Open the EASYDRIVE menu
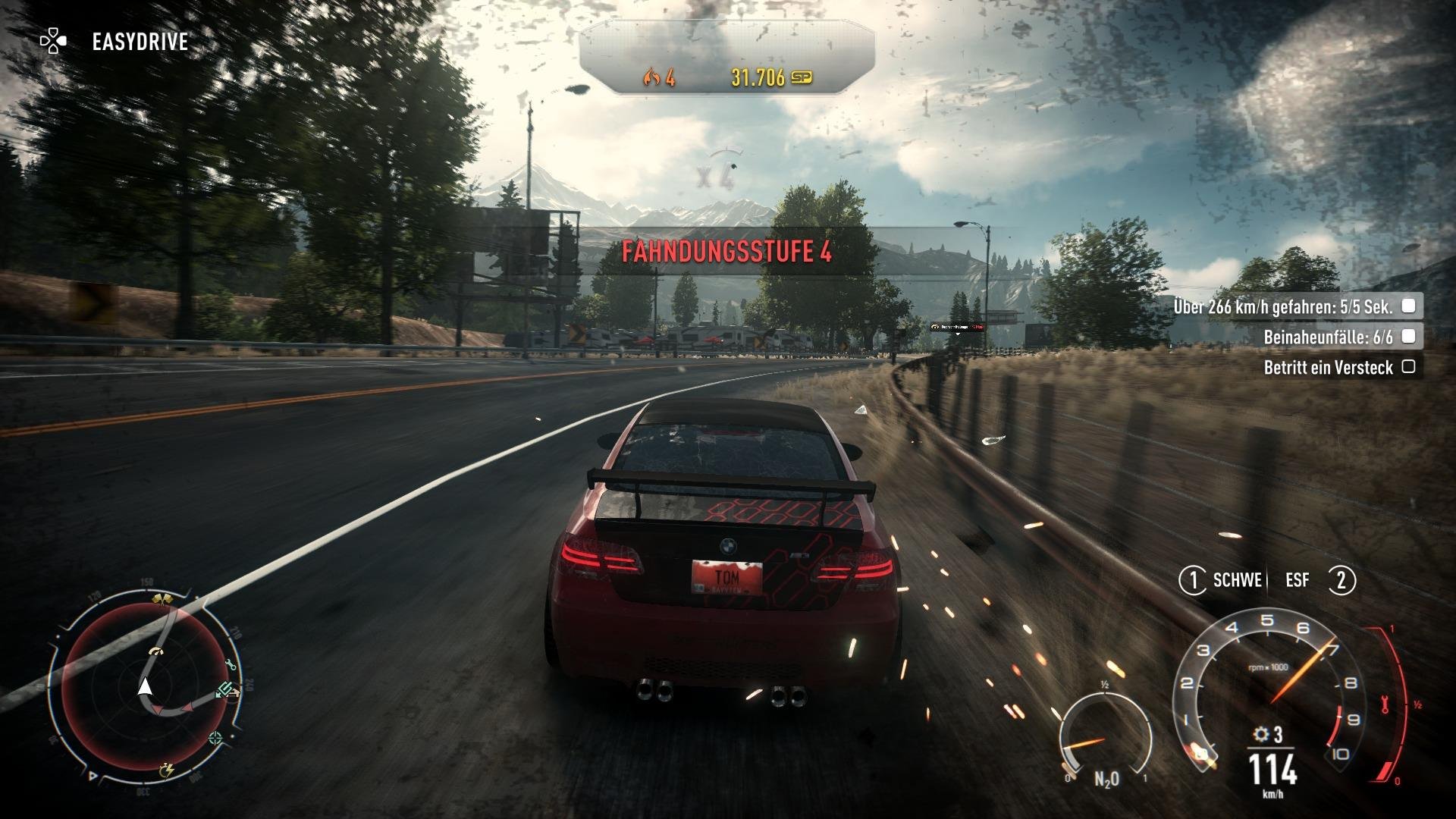1456x819 pixels. tap(140, 42)
